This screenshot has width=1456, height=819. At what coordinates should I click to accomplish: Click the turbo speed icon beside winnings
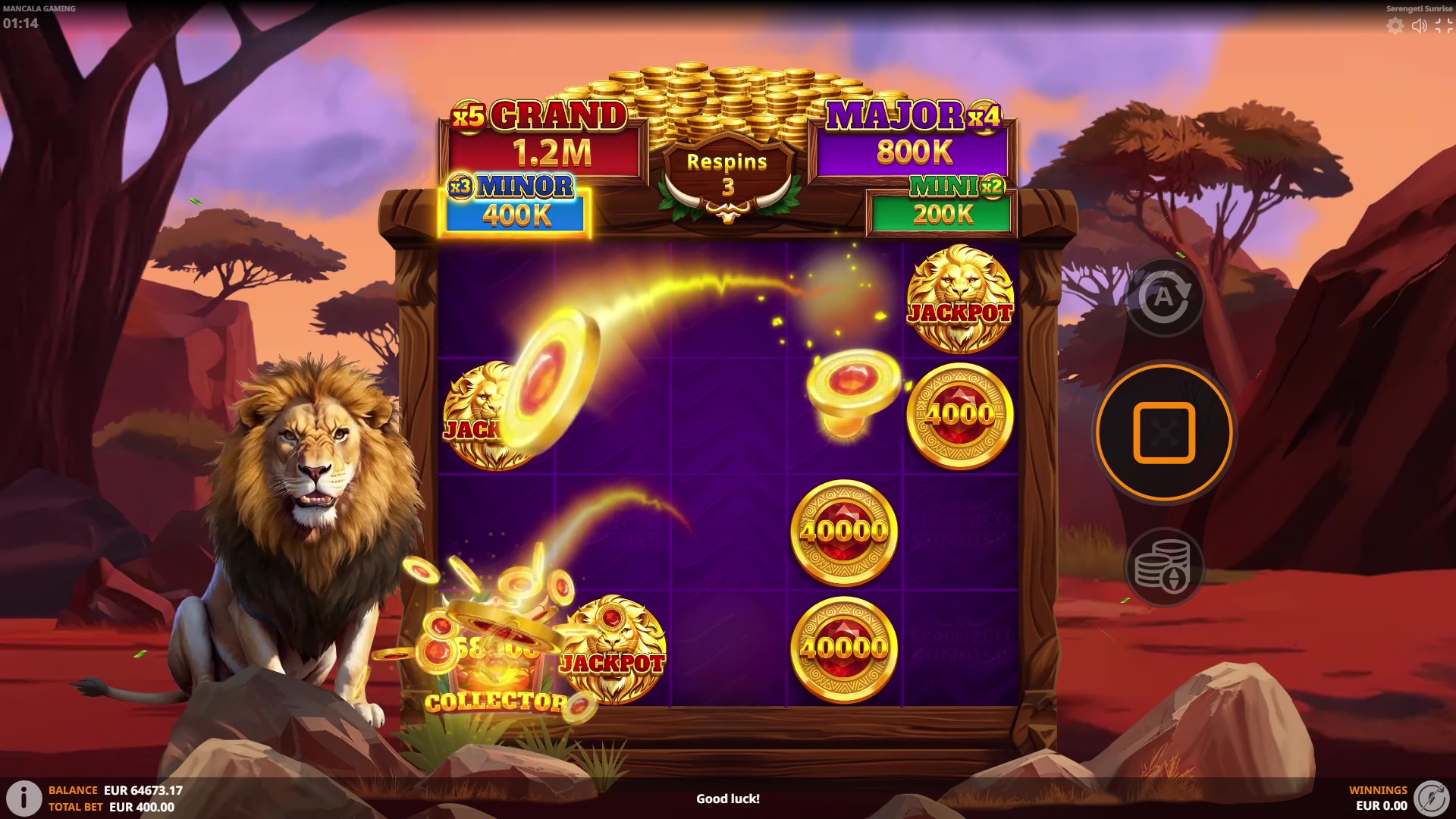[1431, 798]
